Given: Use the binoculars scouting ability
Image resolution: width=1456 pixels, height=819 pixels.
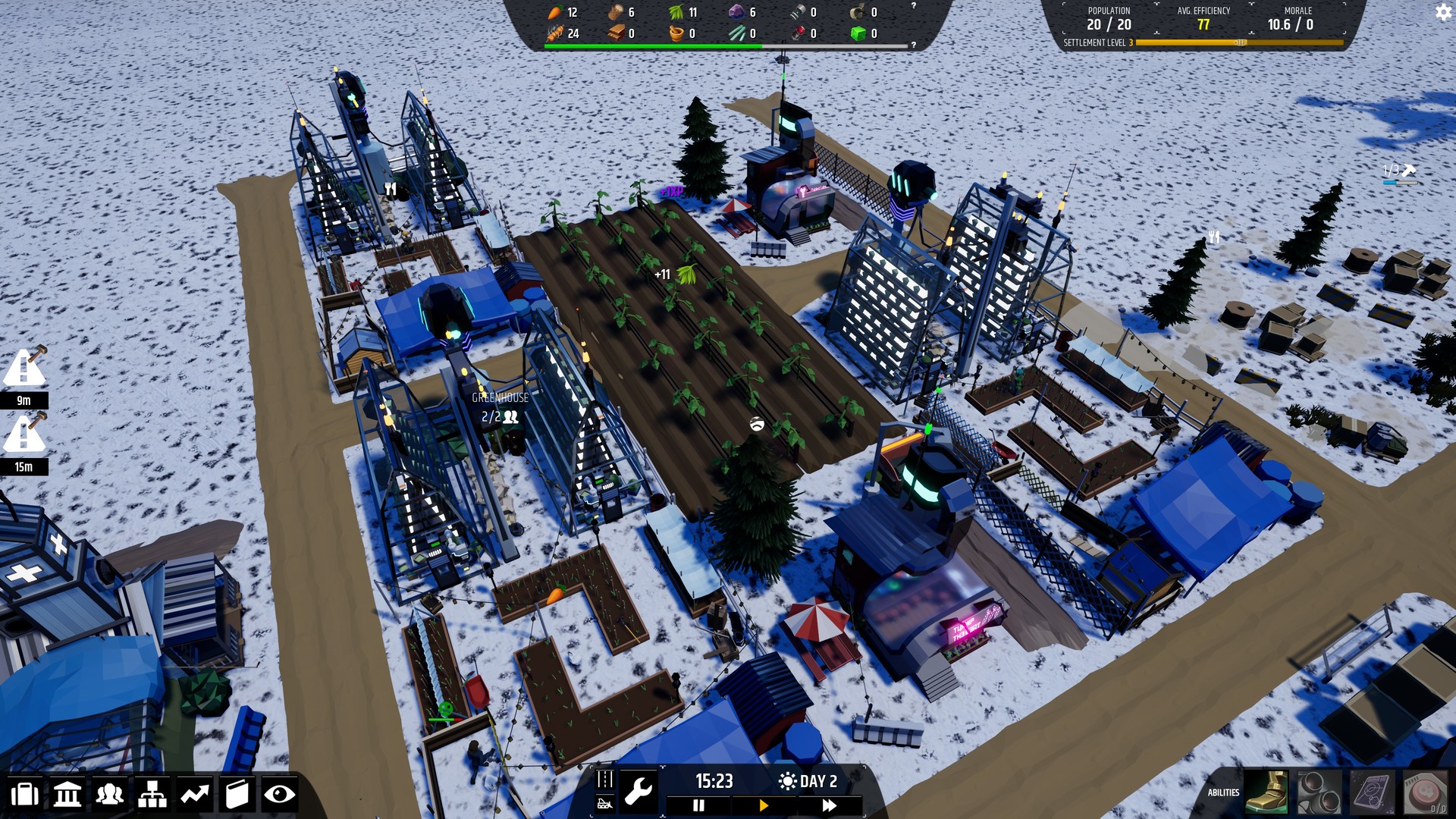Looking at the screenshot, I should [x=1319, y=792].
